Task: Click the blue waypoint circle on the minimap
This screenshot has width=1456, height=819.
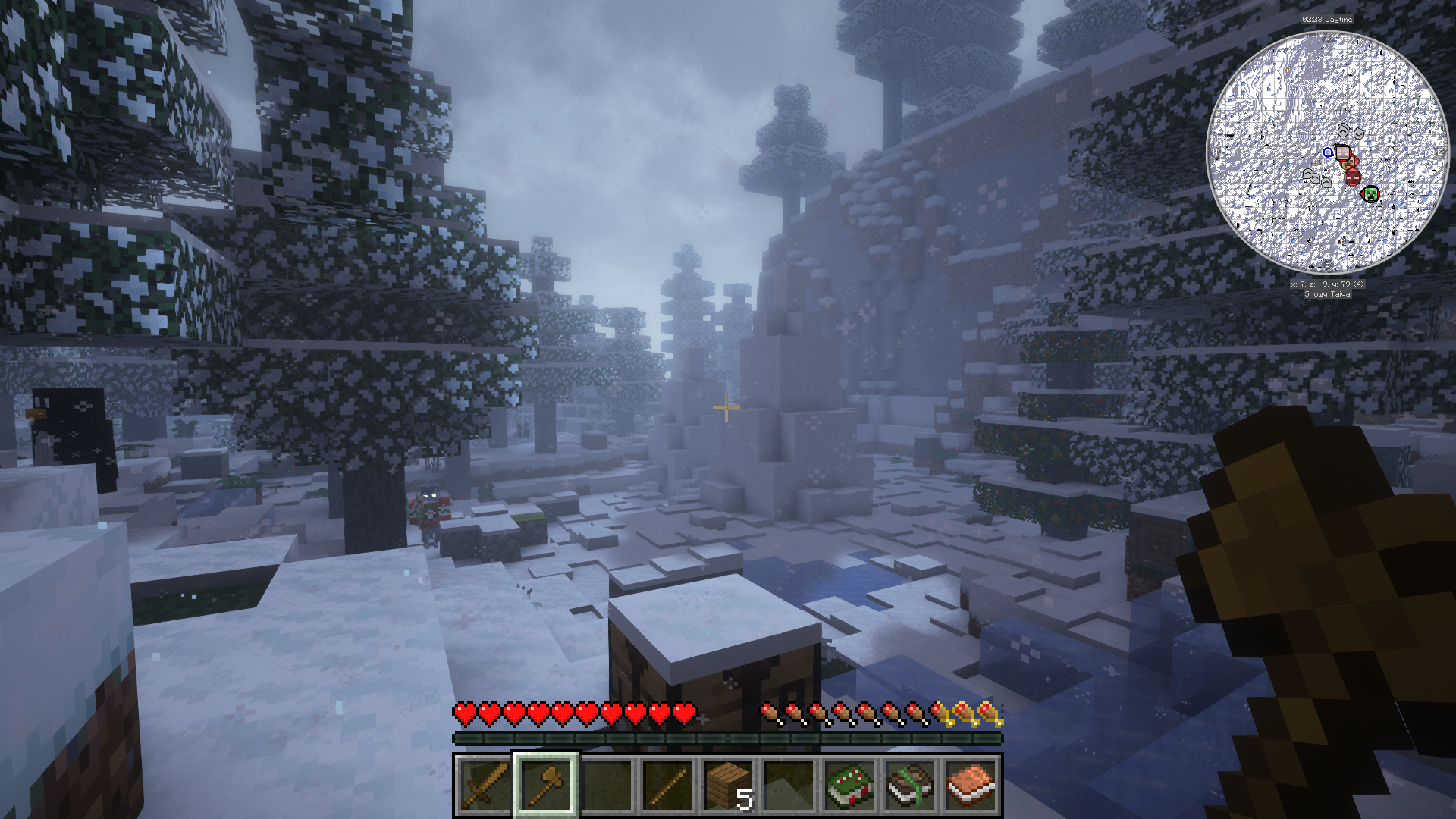Action: pos(1328,153)
